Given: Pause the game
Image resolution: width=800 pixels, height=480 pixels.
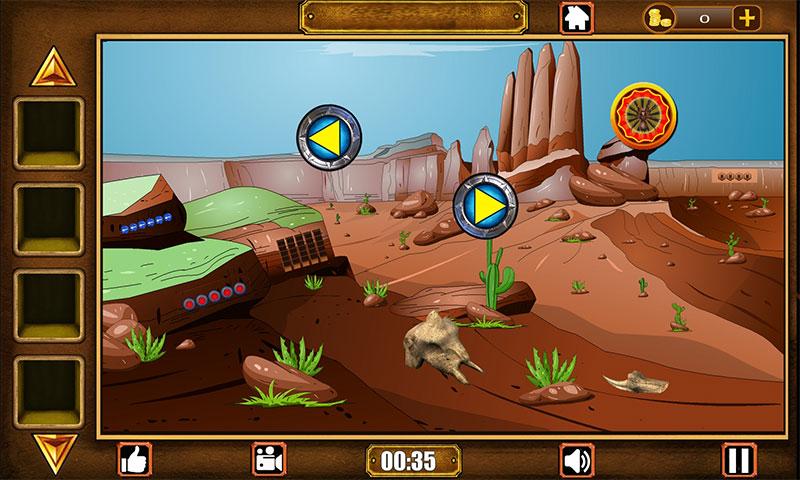Looking at the screenshot, I should point(739,459).
